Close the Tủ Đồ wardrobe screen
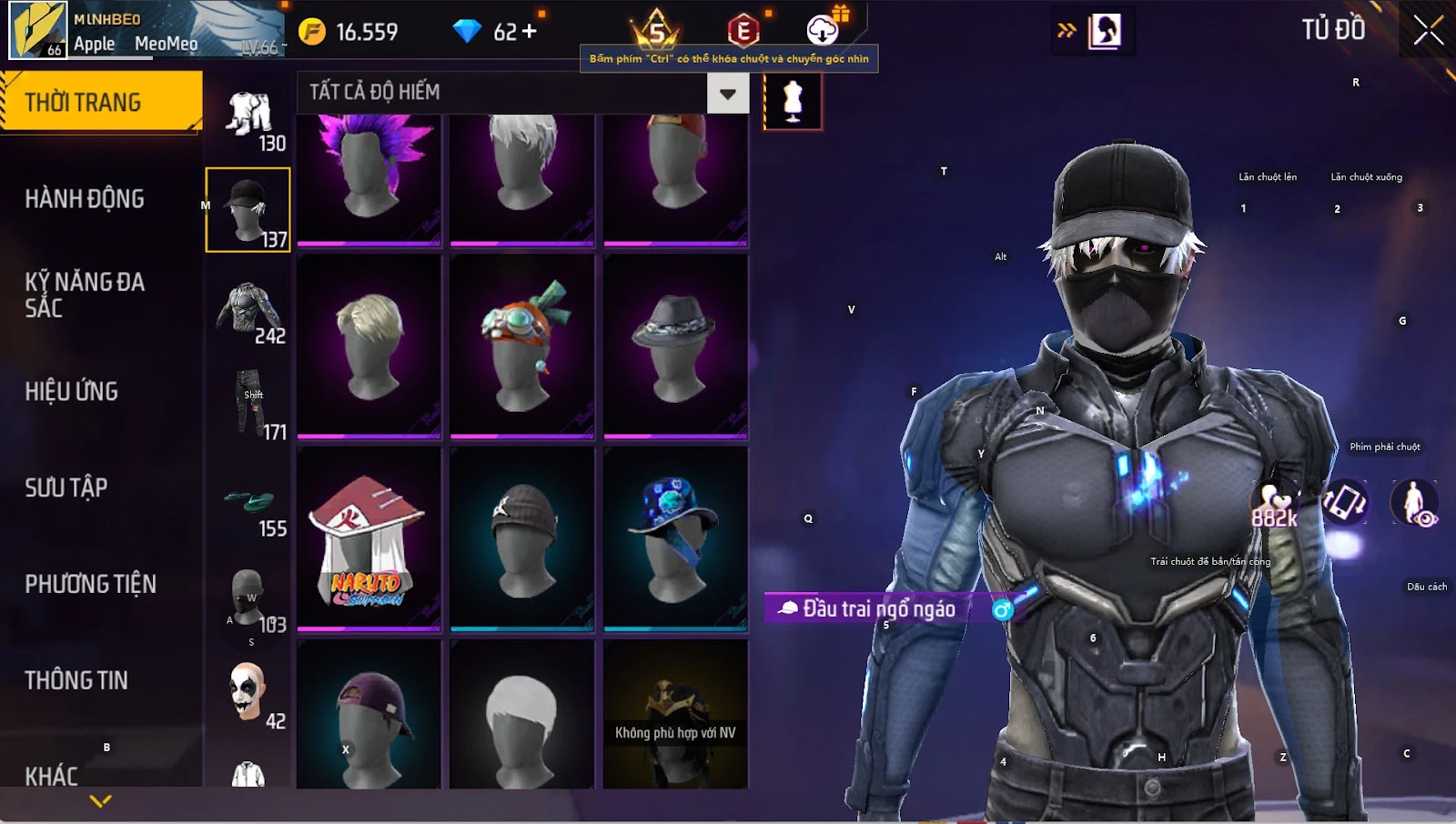Viewport: 1456px width, 824px height. (1428, 30)
